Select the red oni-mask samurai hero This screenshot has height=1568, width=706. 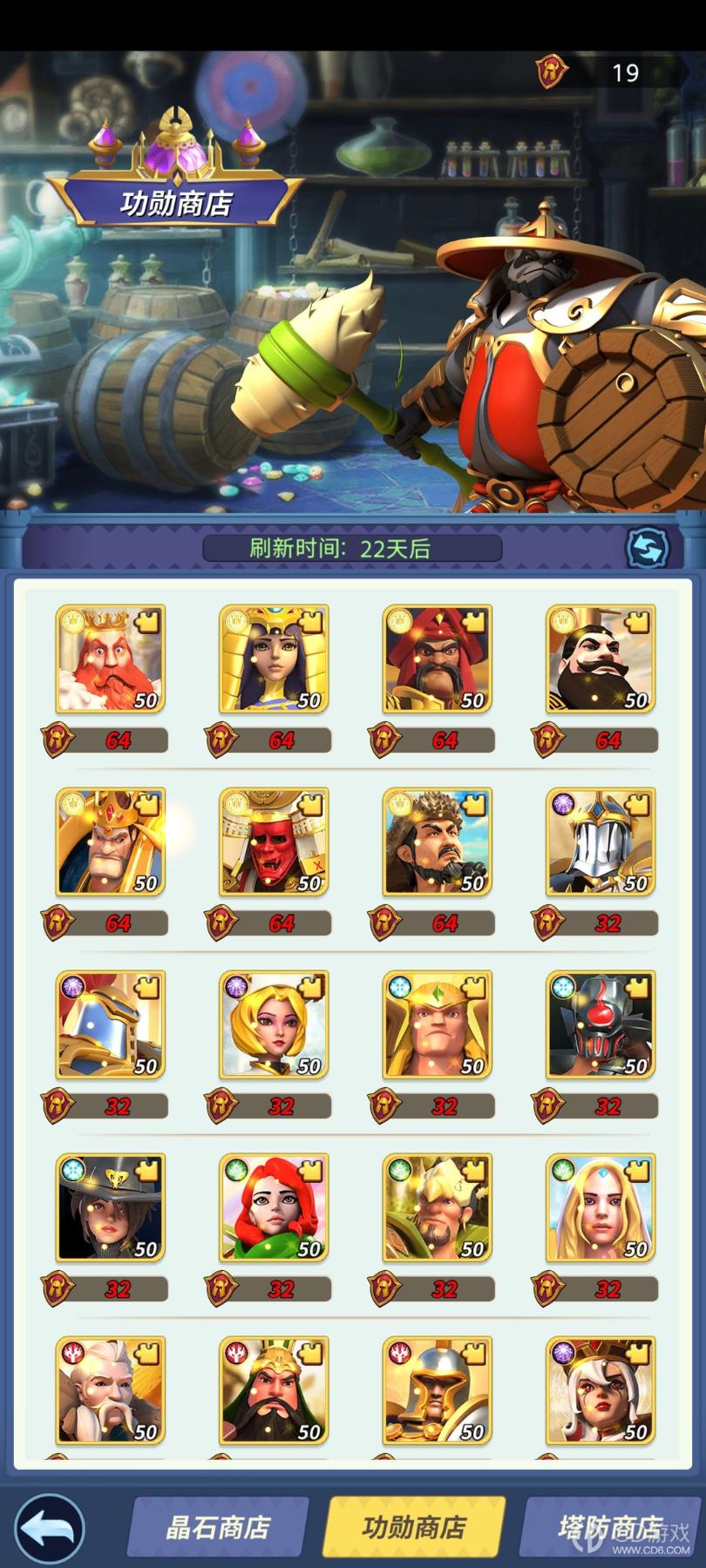click(x=274, y=841)
